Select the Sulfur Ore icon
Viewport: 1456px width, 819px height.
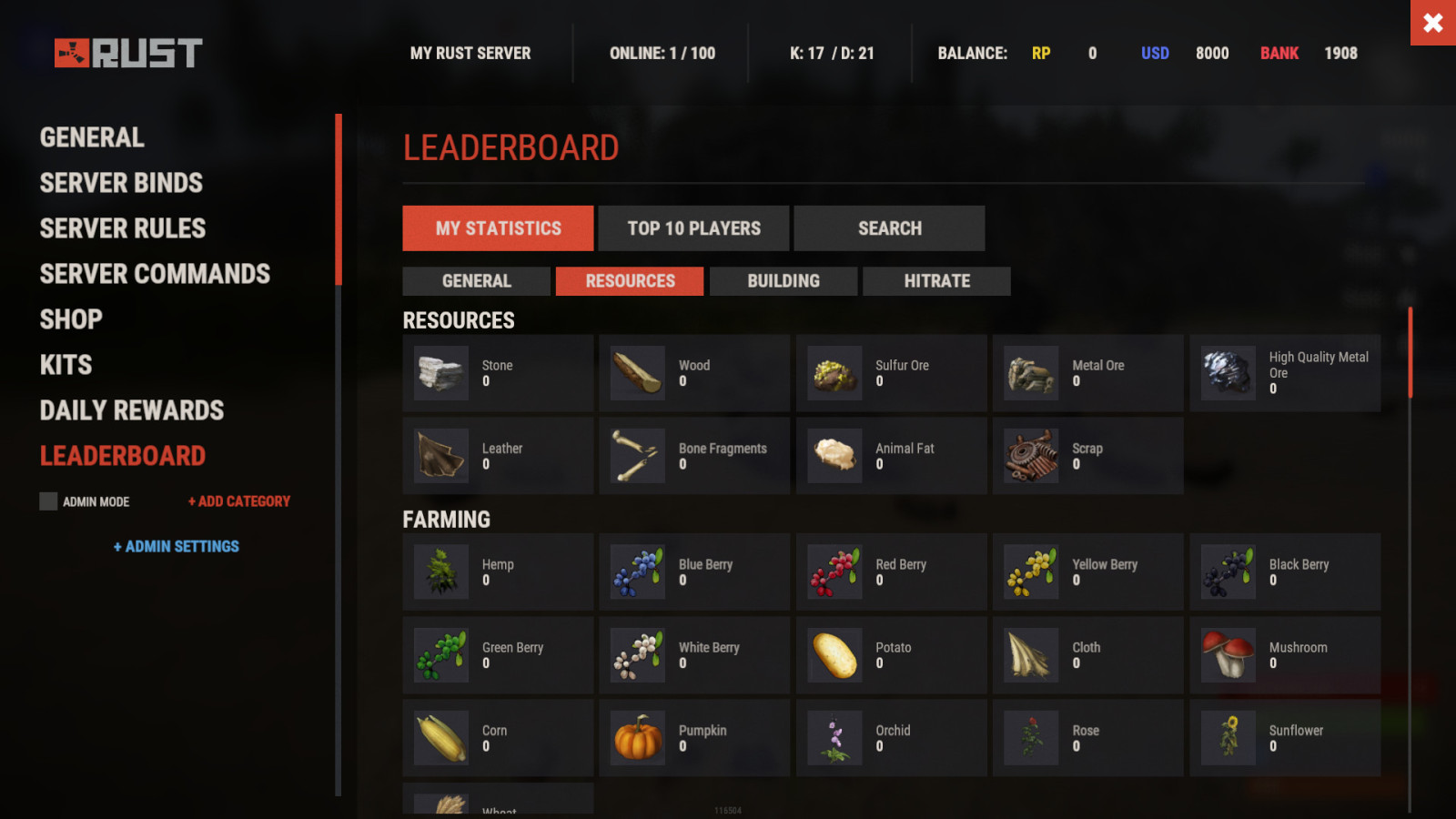click(834, 372)
